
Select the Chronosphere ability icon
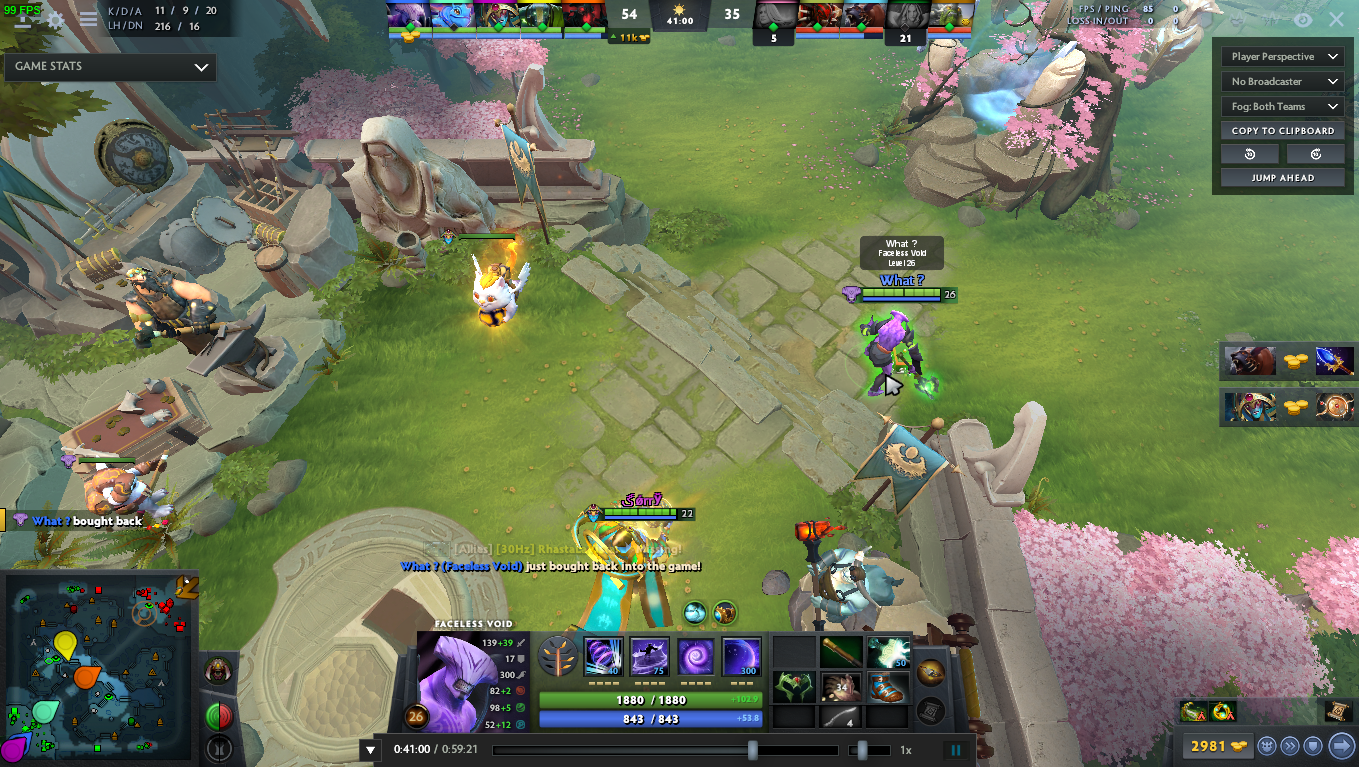pos(740,655)
